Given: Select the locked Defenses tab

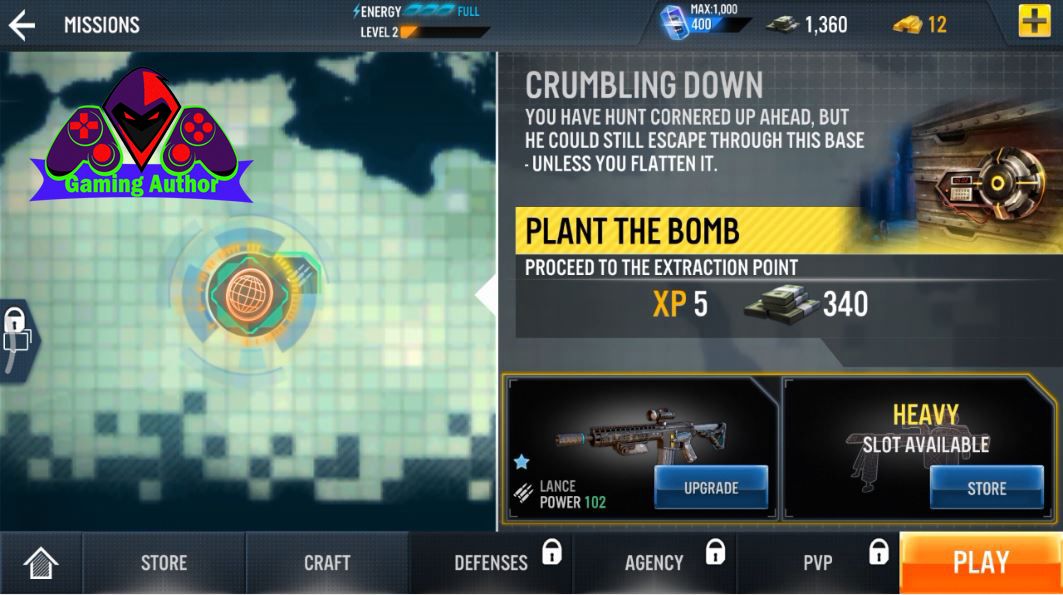Looking at the screenshot, I should pyautogui.click(x=491, y=563).
